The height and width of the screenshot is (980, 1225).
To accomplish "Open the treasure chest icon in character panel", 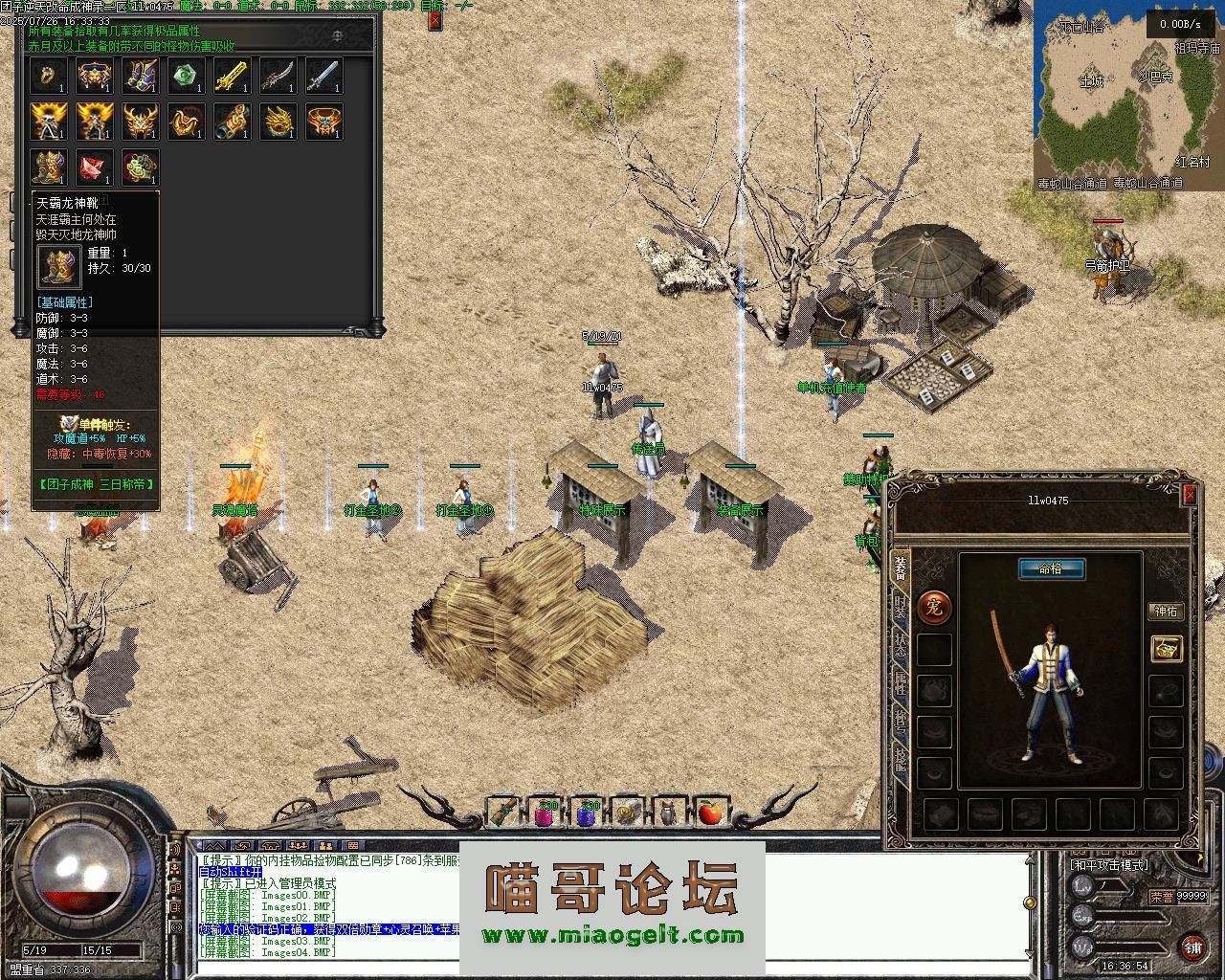I will point(1167,649).
